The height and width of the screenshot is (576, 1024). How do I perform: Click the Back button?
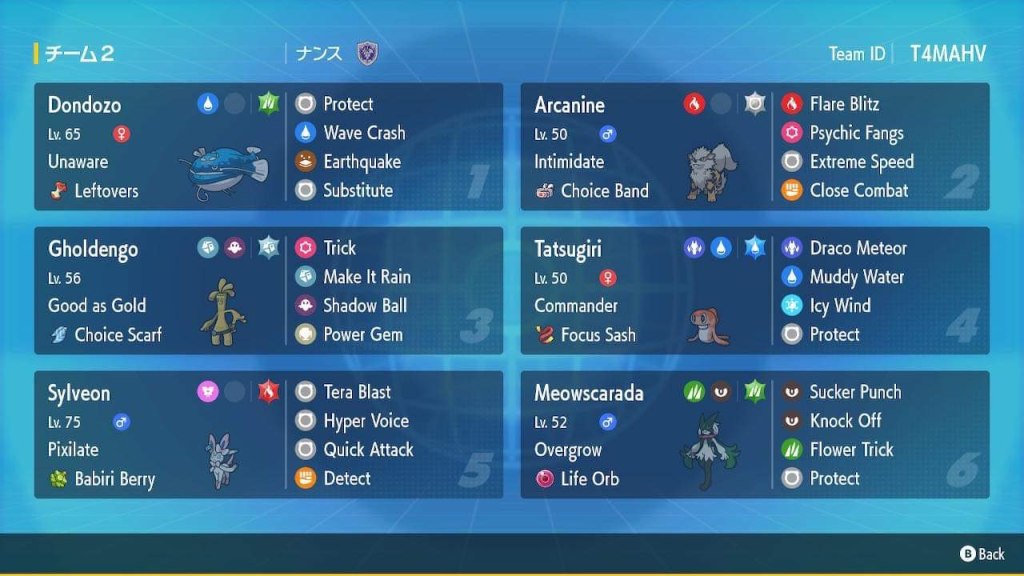tap(982, 553)
